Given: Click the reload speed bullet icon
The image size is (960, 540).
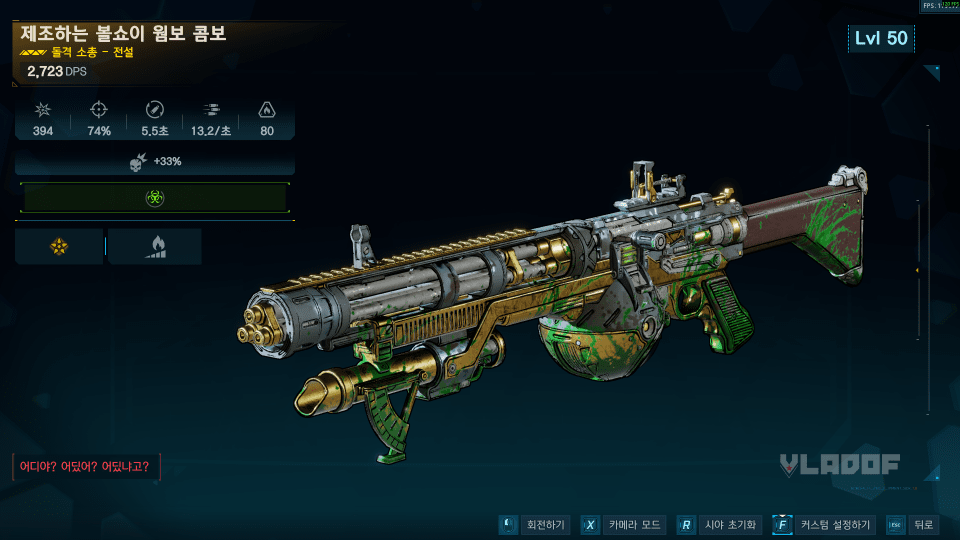Looking at the screenshot, I should 154,109.
